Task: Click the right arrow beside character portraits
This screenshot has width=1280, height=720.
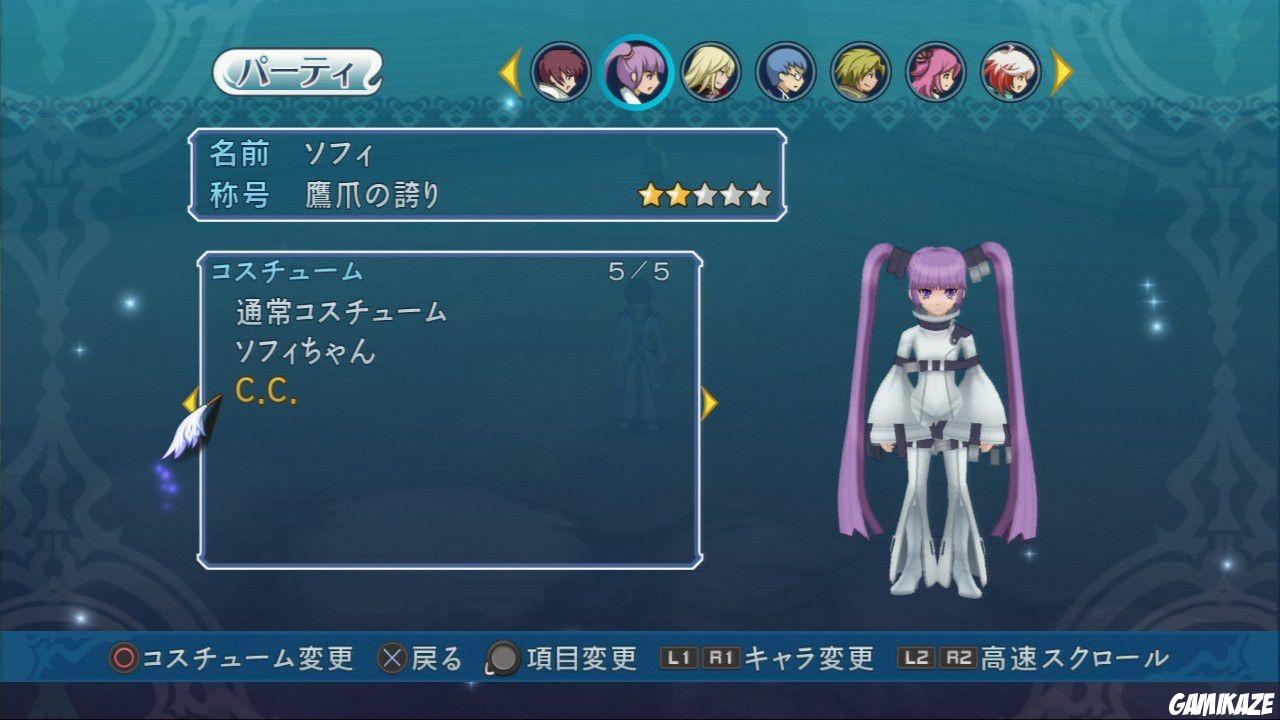Action: click(1063, 70)
